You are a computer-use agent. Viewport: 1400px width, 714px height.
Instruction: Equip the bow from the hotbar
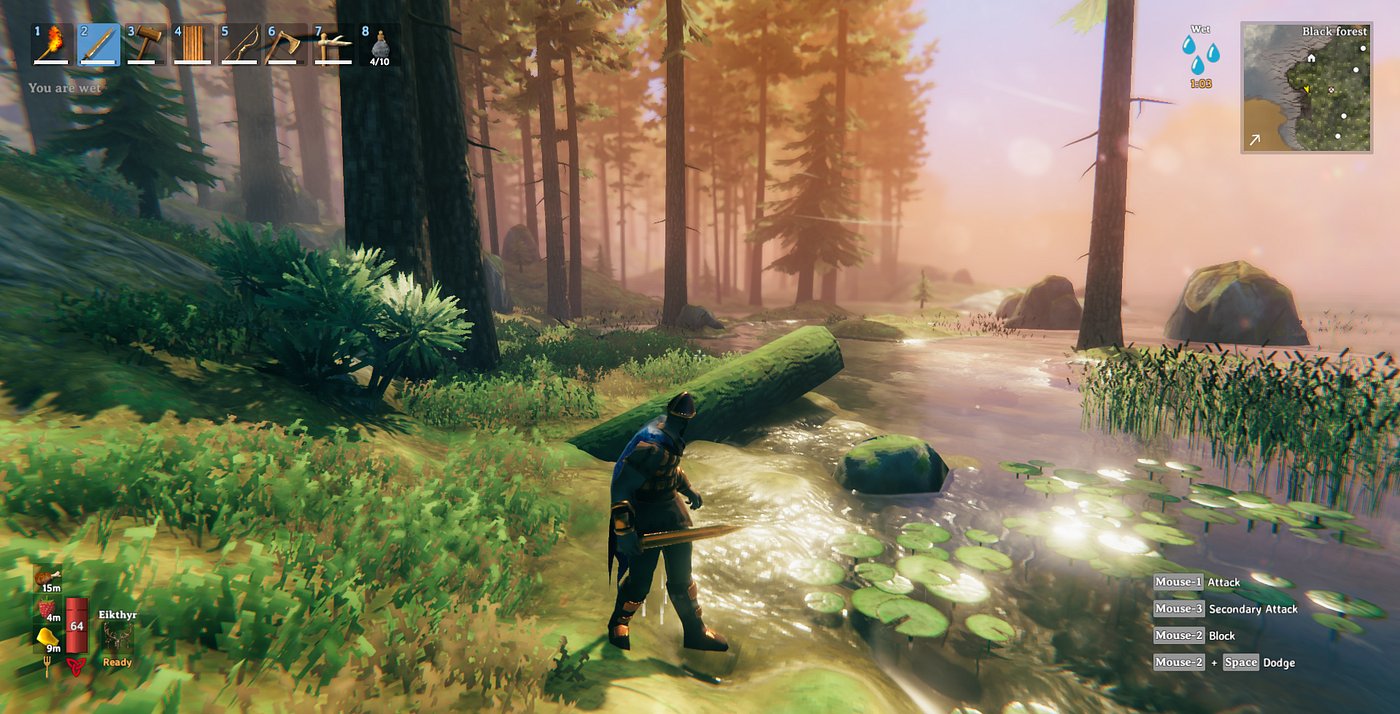click(240, 46)
